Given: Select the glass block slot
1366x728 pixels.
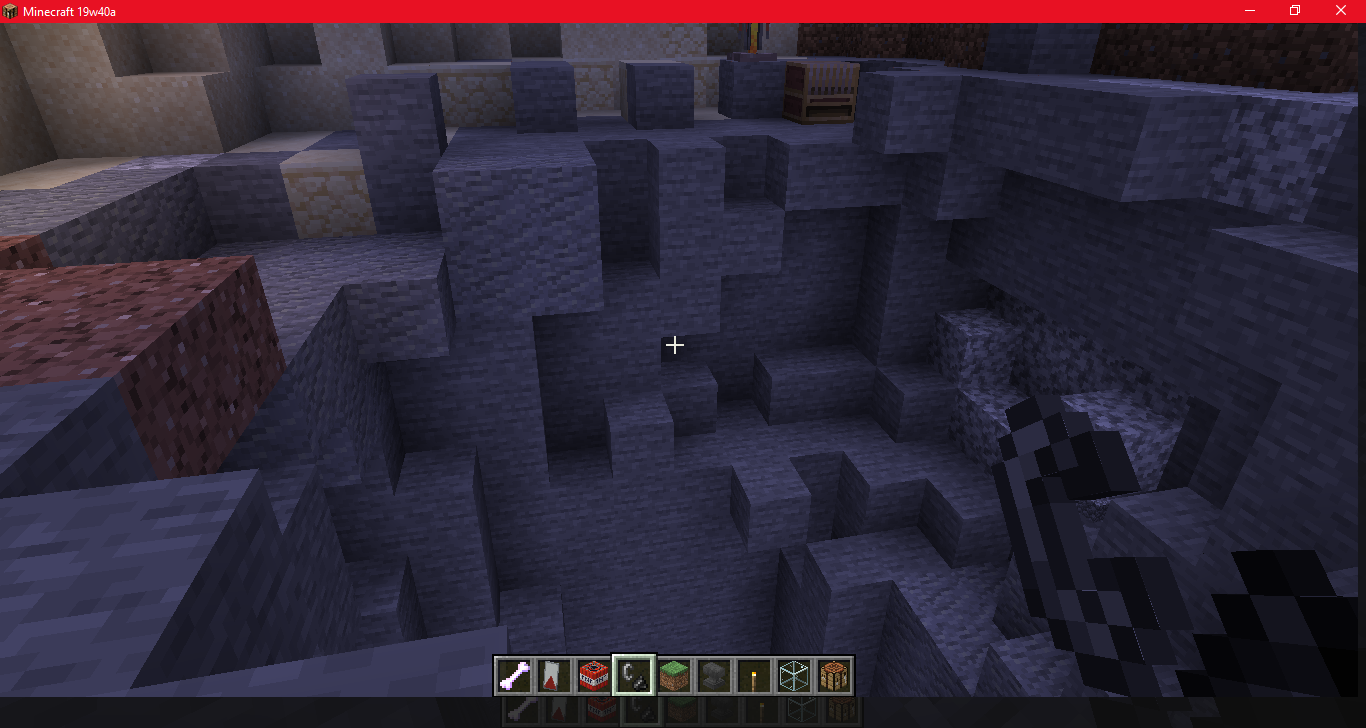Looking at the screenshot, I should point(794,676).
